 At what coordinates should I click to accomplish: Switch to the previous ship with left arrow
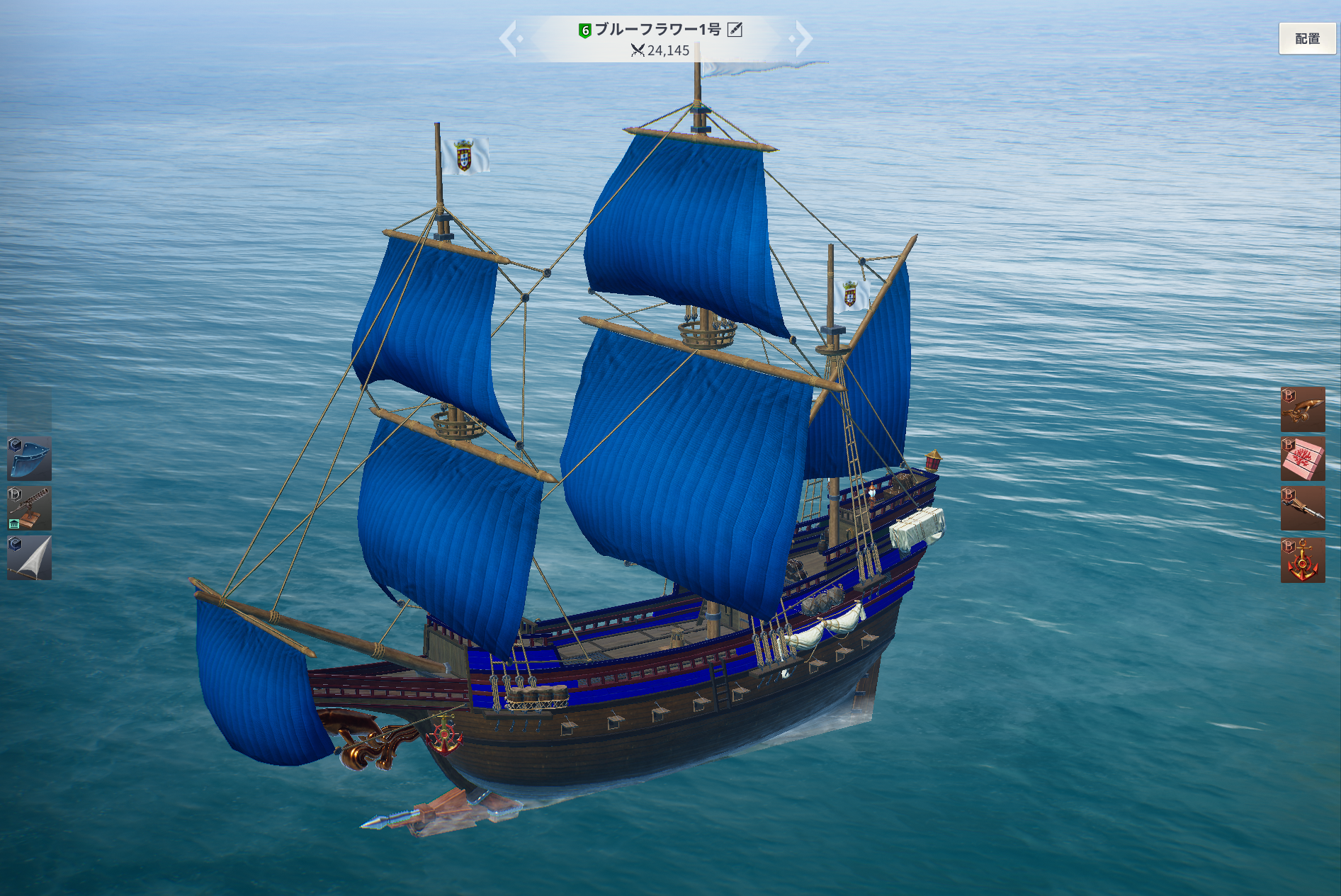[x=509, y=38]
